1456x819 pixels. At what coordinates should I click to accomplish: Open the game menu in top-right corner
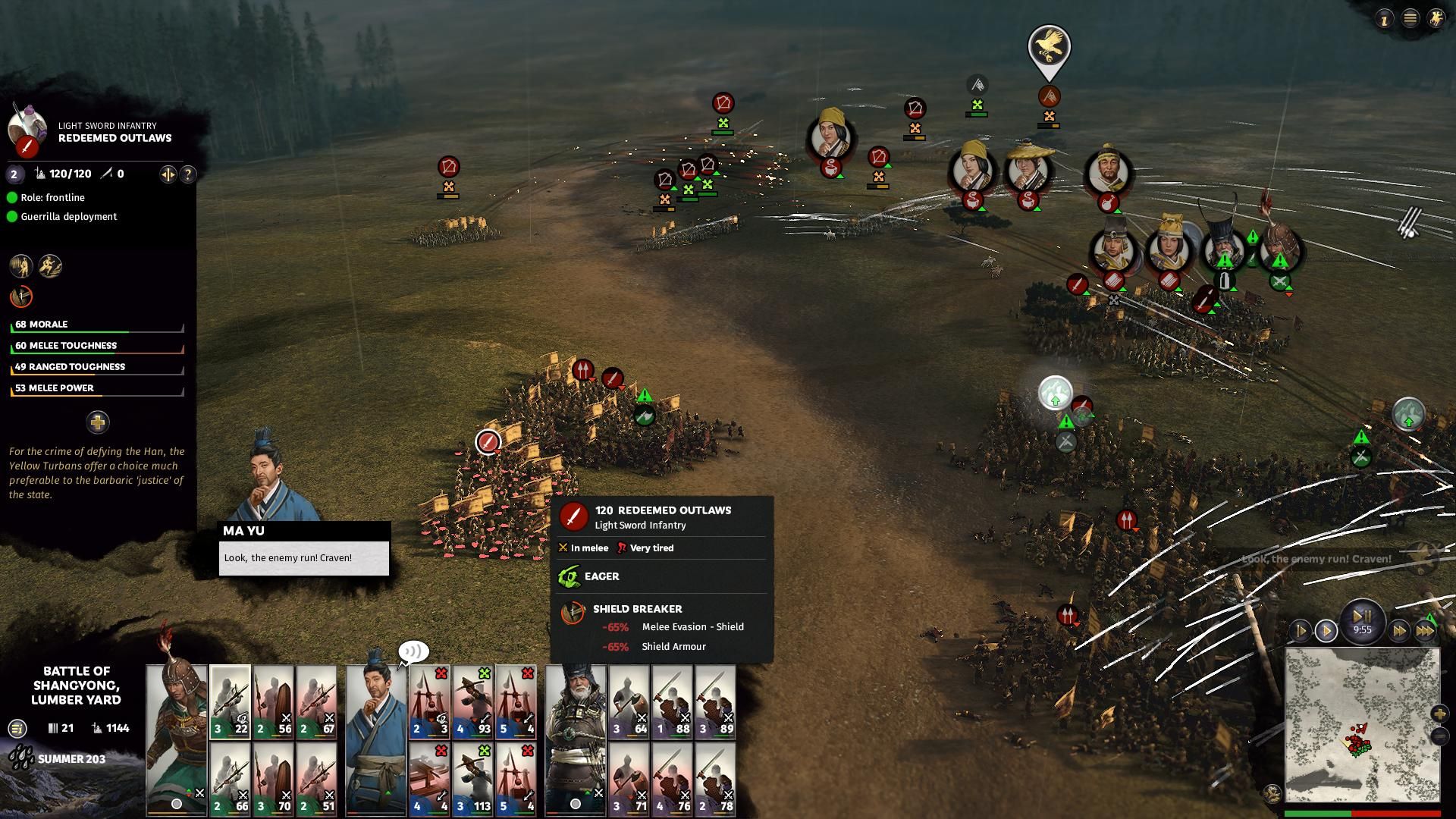tap(1410, 19)
